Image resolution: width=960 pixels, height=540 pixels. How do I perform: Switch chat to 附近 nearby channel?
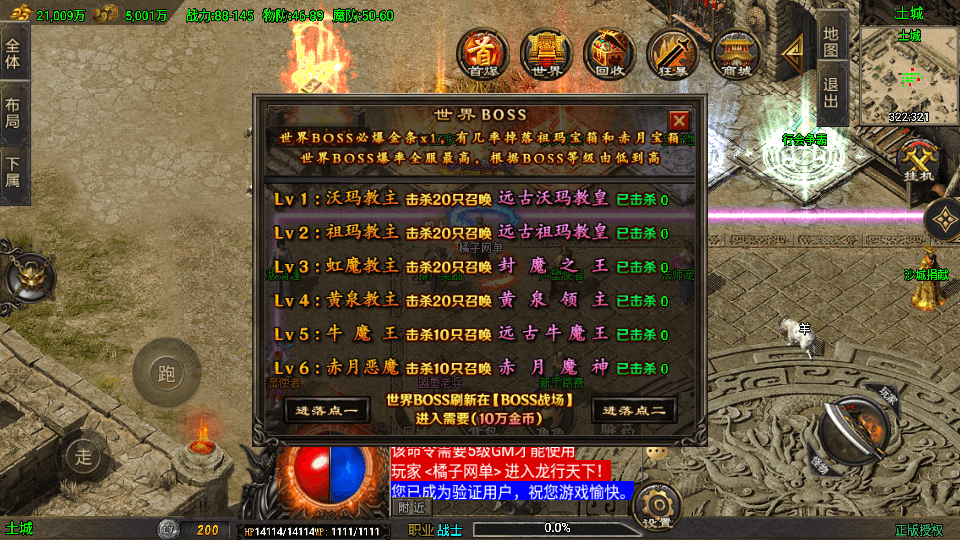[411, 507]
